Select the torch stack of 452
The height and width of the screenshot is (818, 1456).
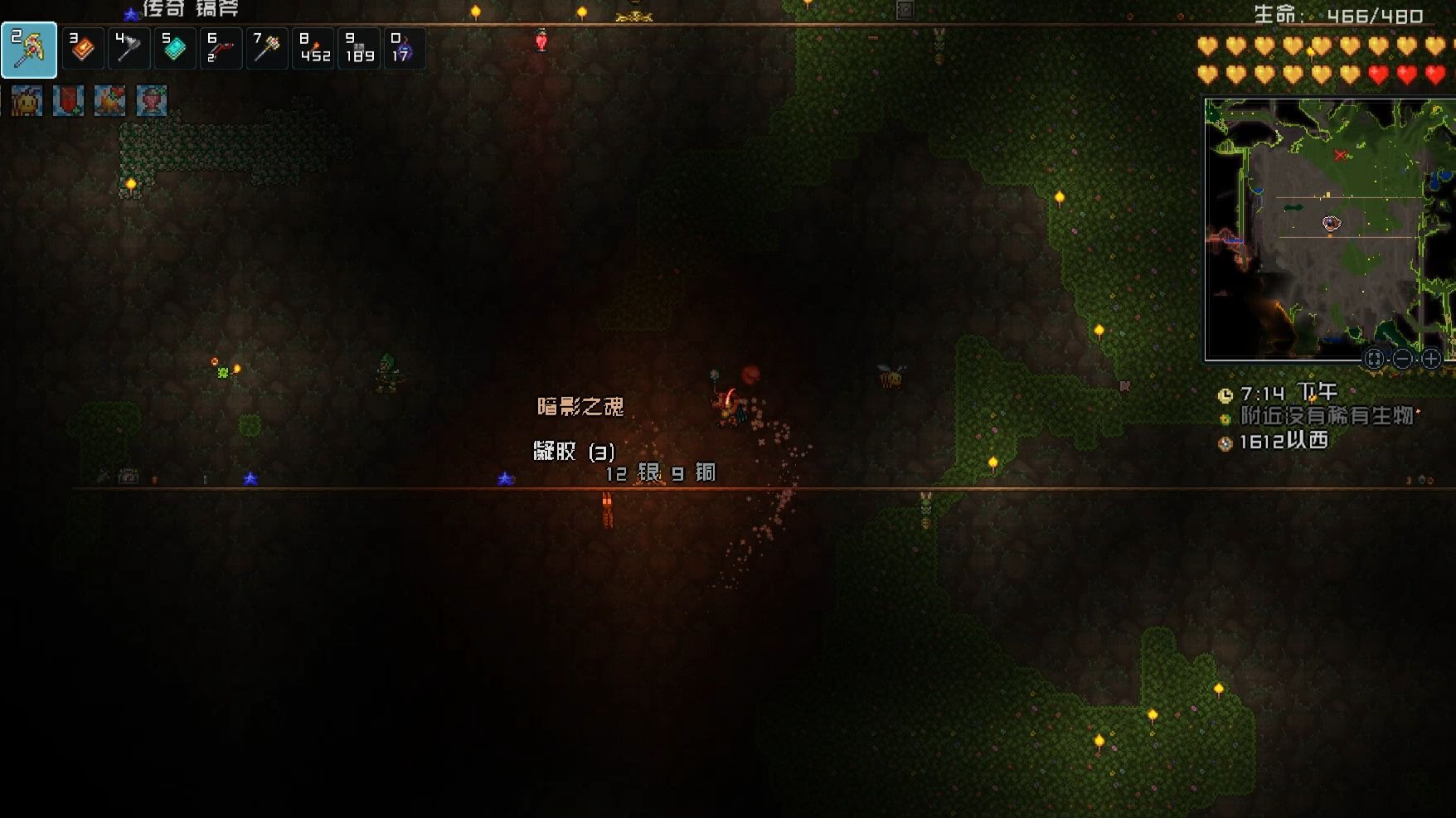point(313,49)
